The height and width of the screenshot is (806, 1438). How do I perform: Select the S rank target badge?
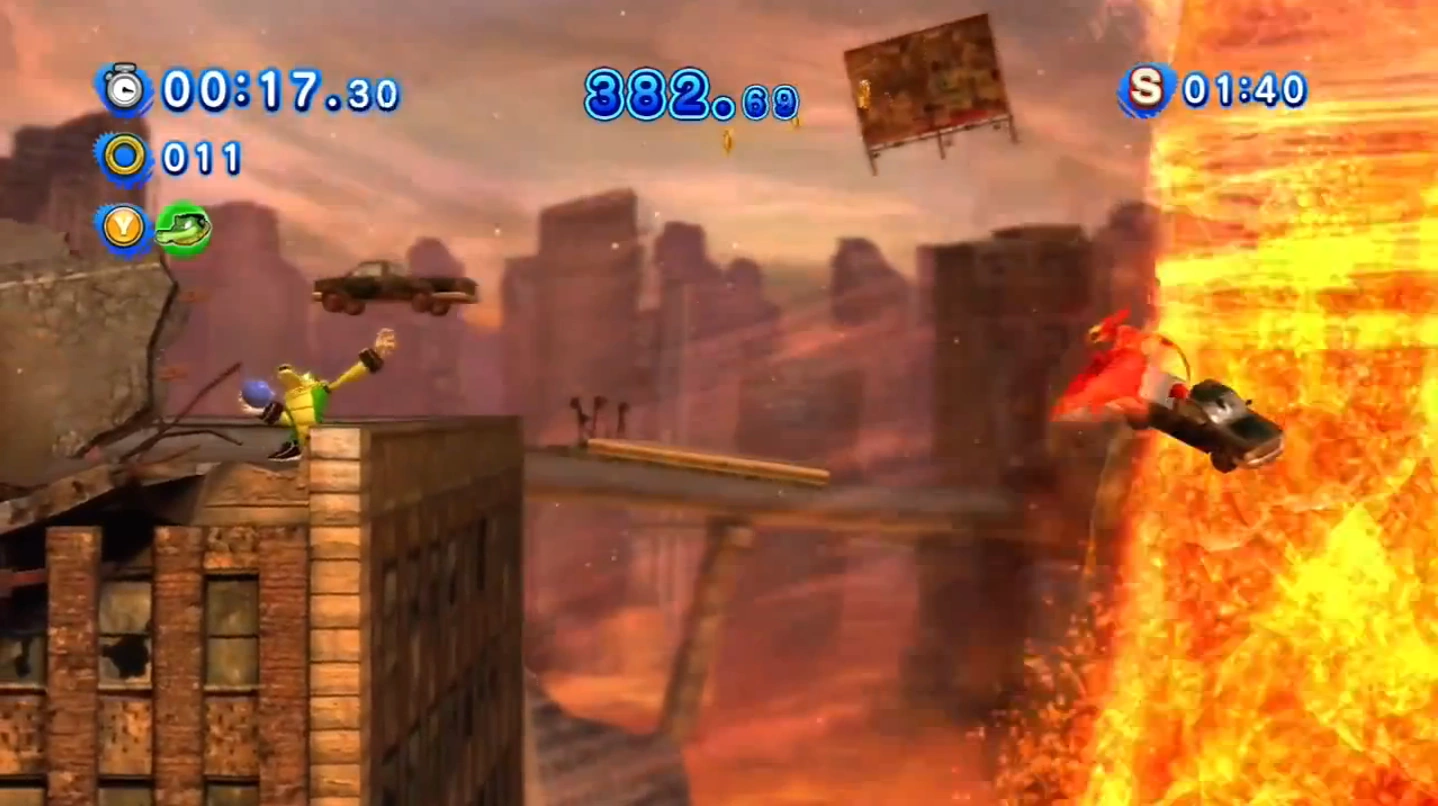click(x=1146, y=90)
